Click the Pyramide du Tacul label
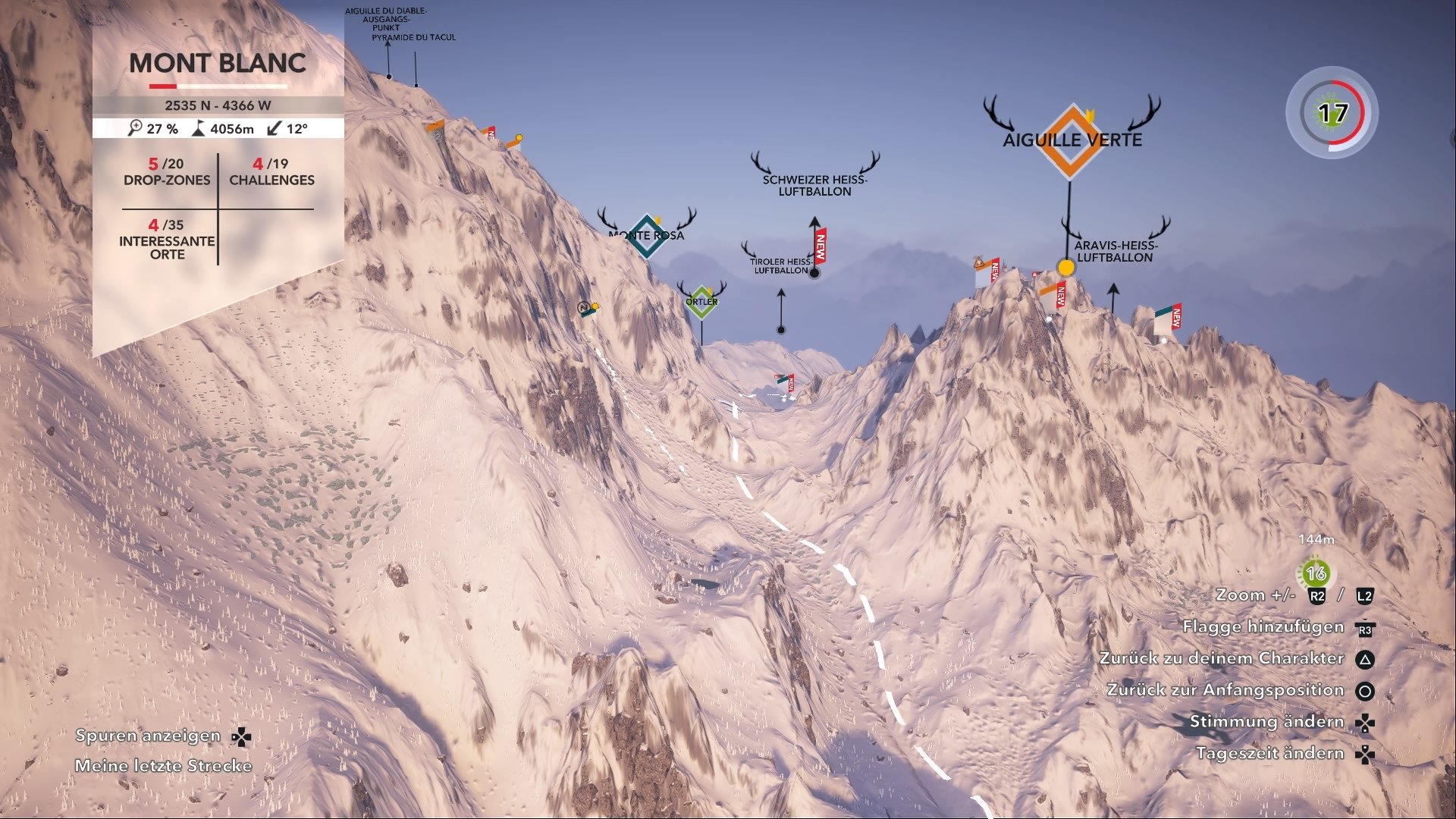Screen dimensions: 1456x819 [x=415, y=36]
